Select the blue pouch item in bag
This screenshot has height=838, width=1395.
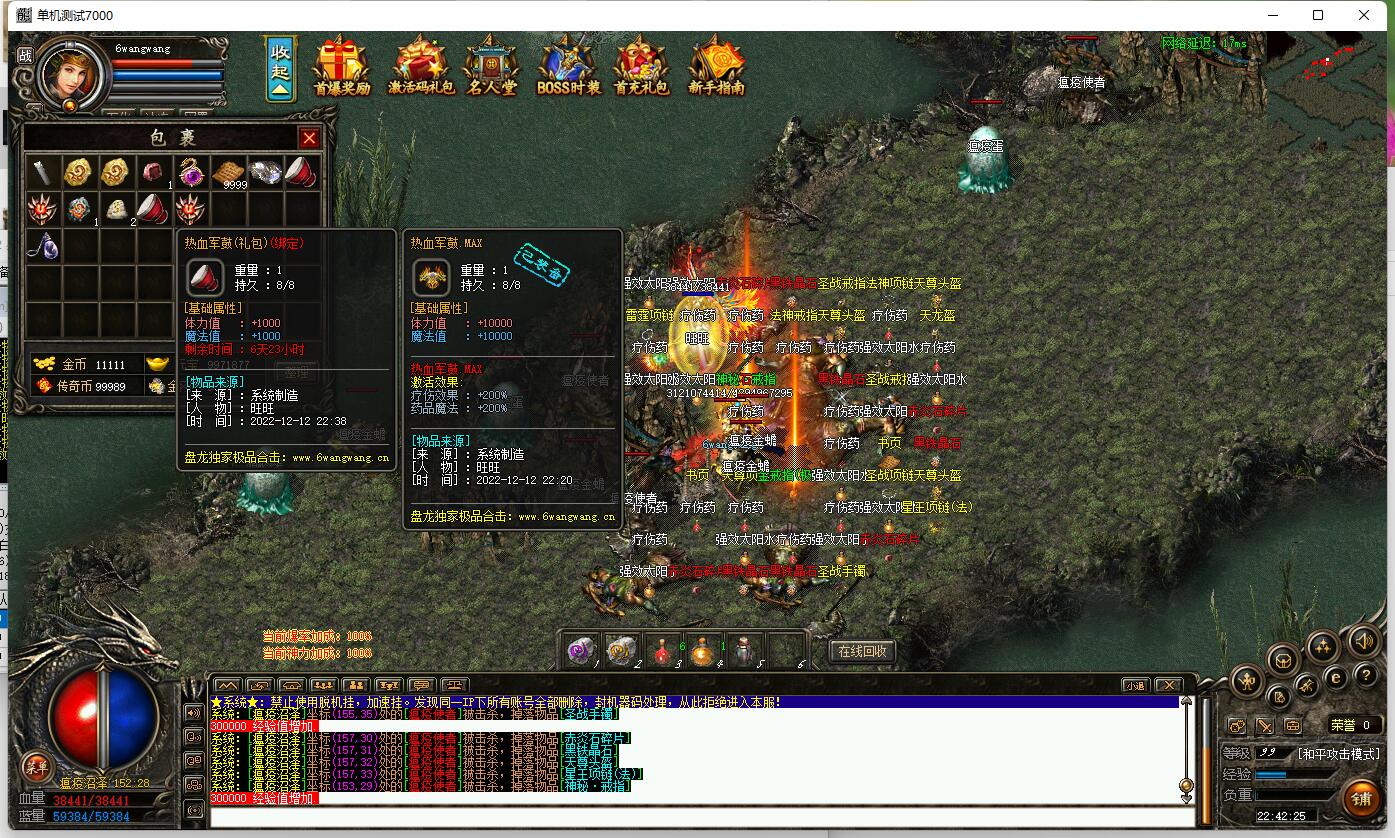click(x=43, y=246)
